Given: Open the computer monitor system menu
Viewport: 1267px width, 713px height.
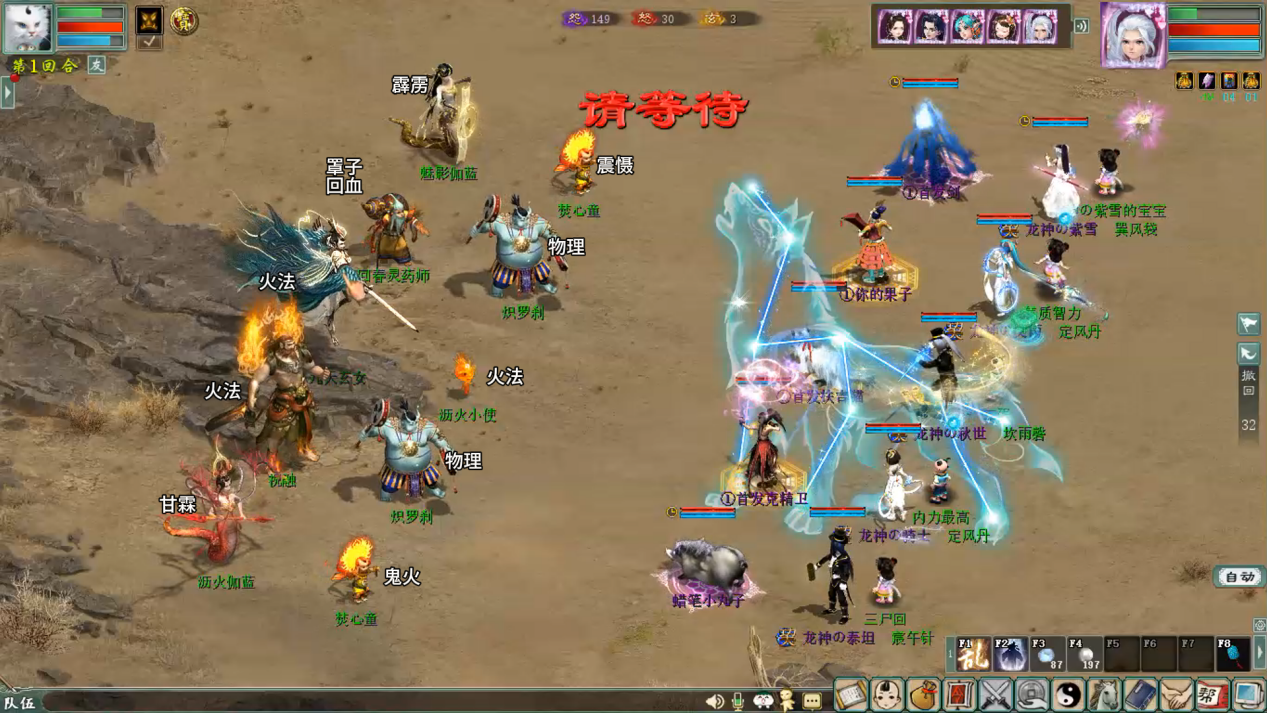Looking at the screenshot, I should [1248, 694].
